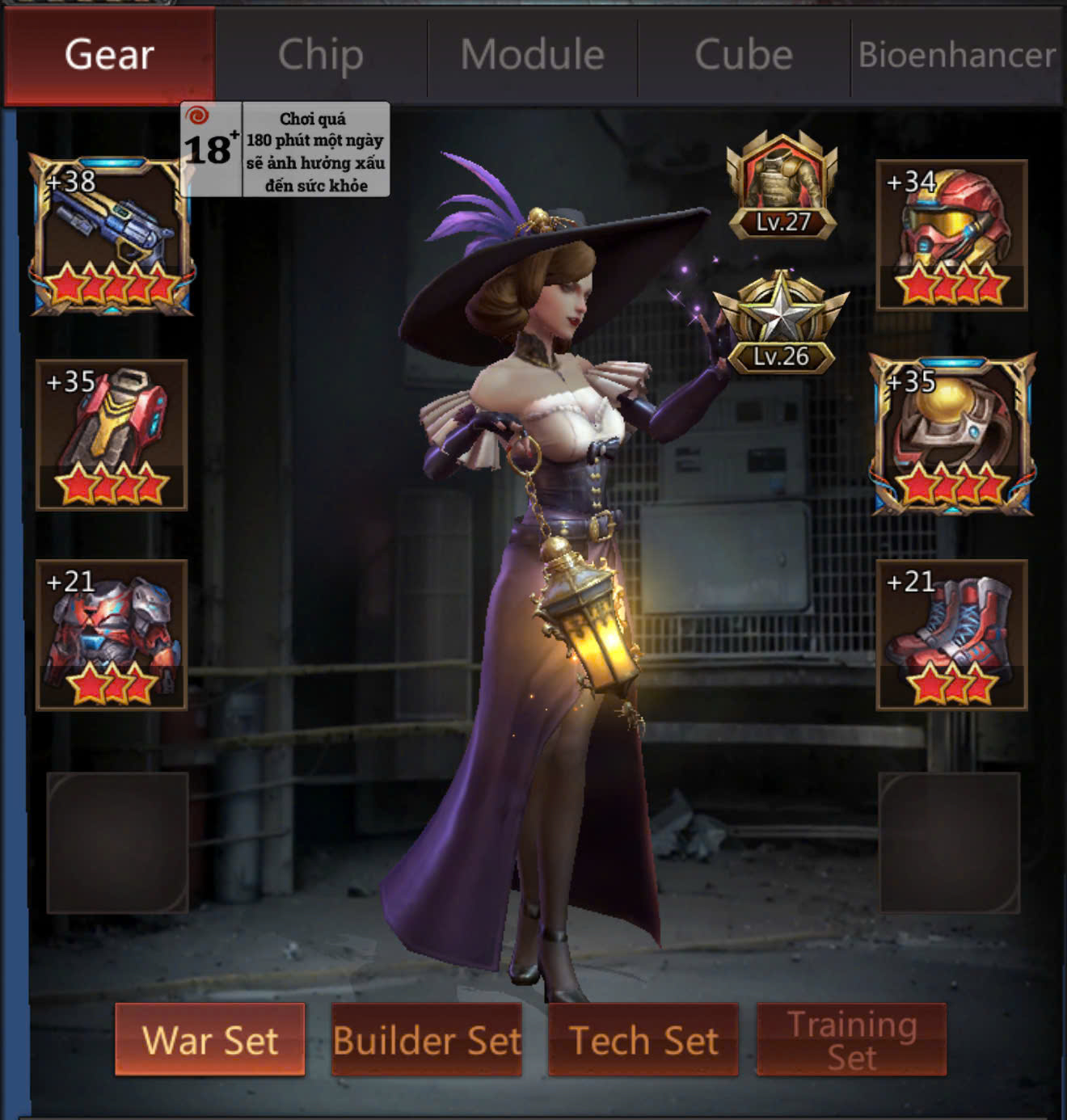Show the Cube tab

[x=744, y=55]
